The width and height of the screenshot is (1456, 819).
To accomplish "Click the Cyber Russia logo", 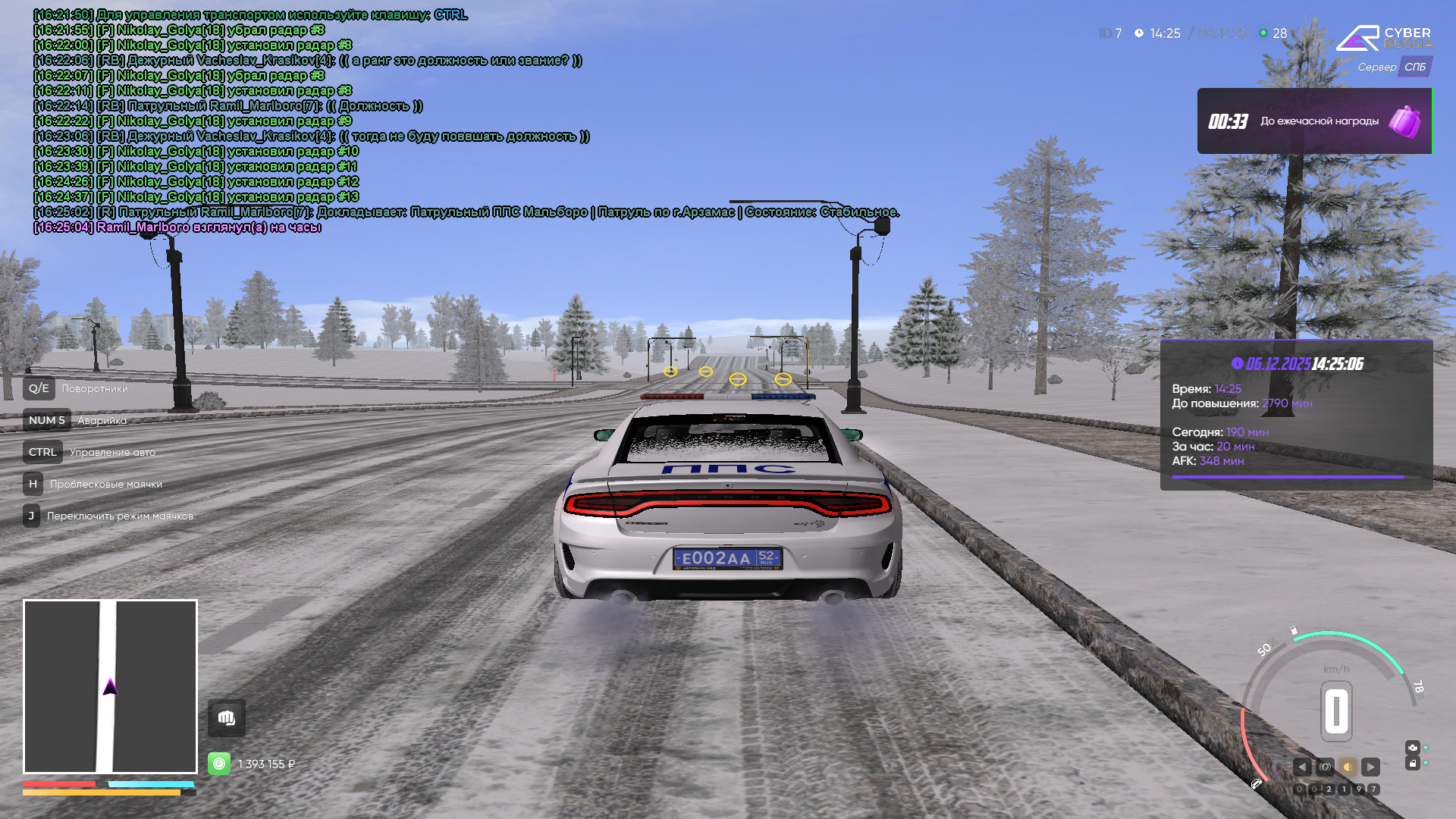I will [x=1384, y=38].
